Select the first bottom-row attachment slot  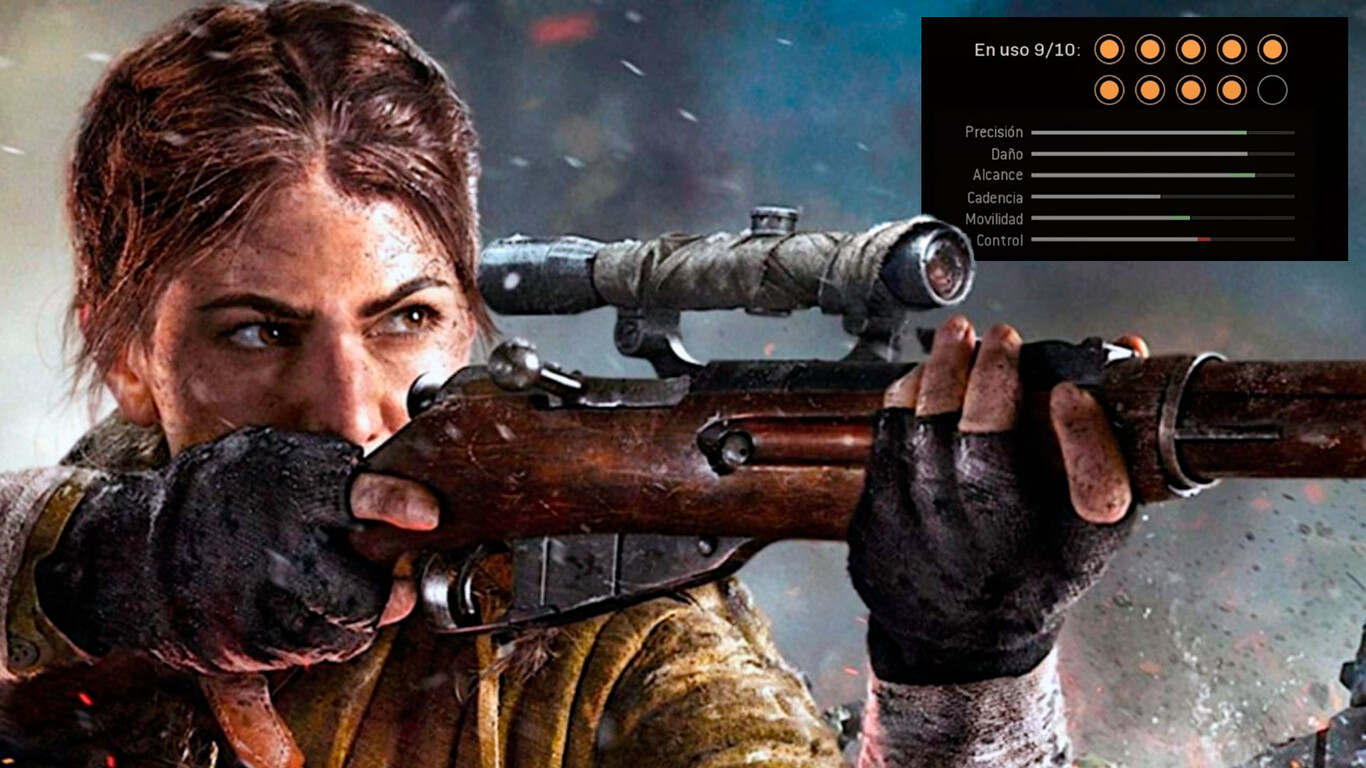click(x=1108, y=89)
